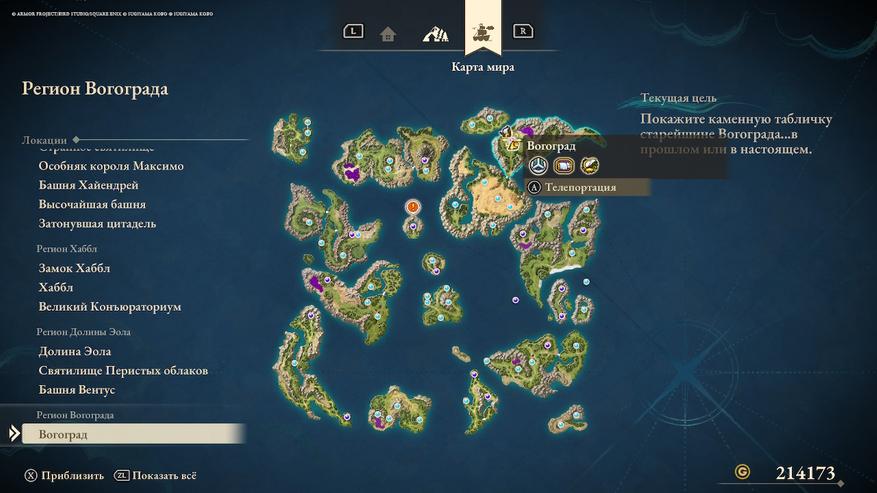Select Святилище Перистых облаков entry
877x493 pixels.
coord(123,370)
